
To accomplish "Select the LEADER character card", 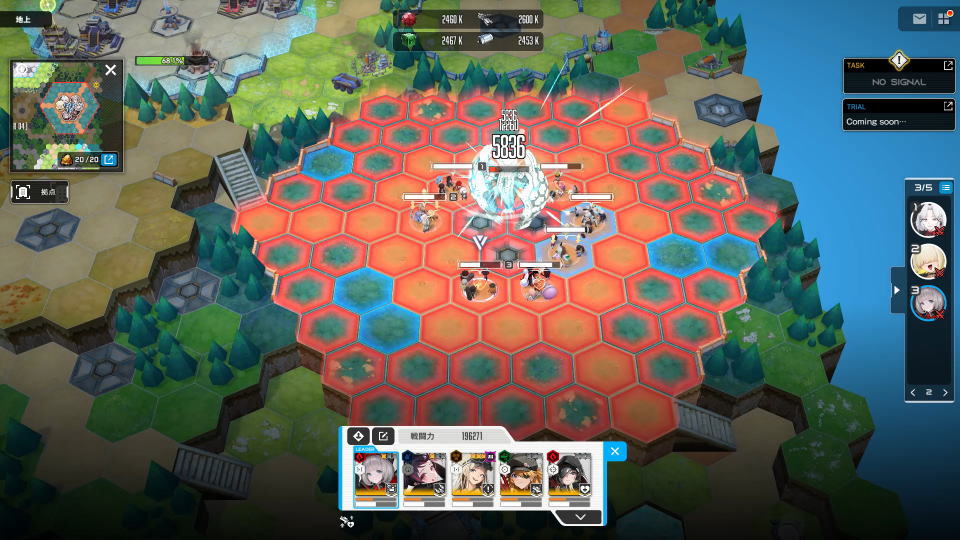I will (x=376, y=476).
